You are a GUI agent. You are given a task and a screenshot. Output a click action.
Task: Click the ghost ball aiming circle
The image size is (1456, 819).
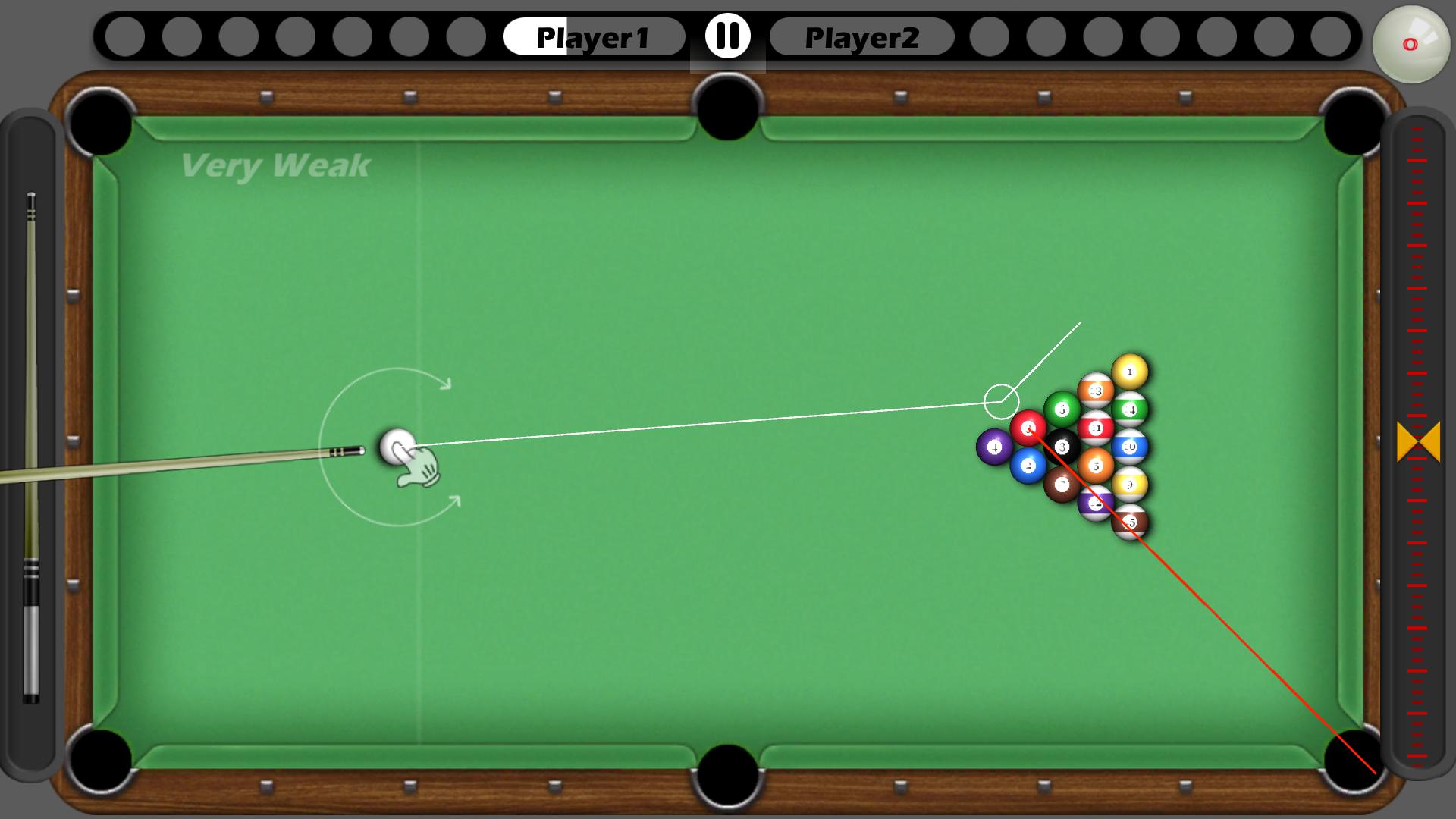[1003, 400]
